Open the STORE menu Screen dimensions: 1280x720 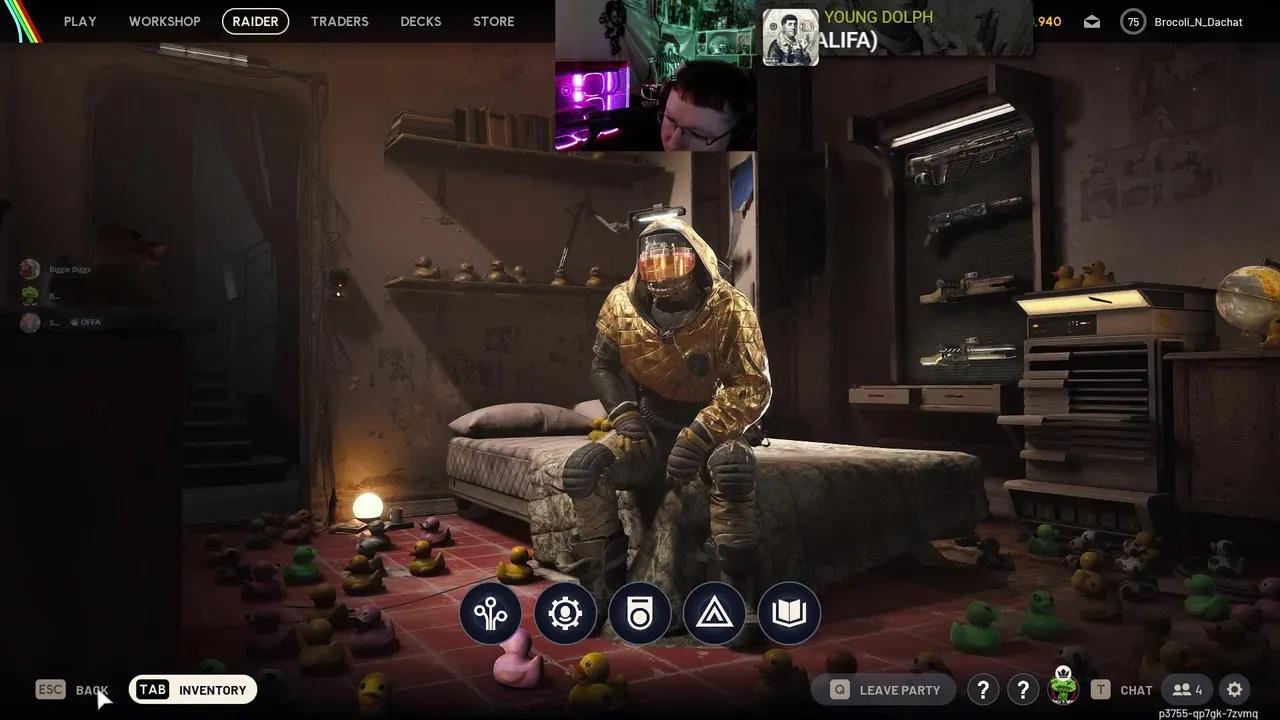tap(493, 21)
